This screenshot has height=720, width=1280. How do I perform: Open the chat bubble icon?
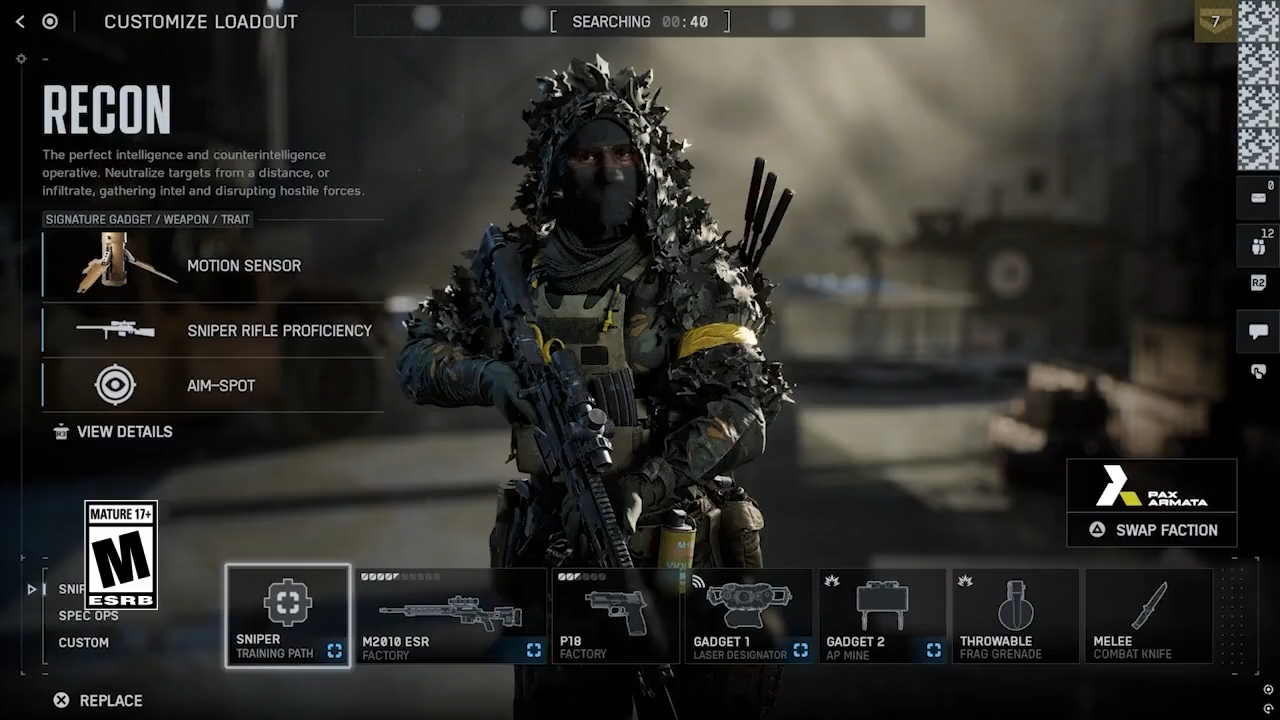click(x=1258, y=332)
